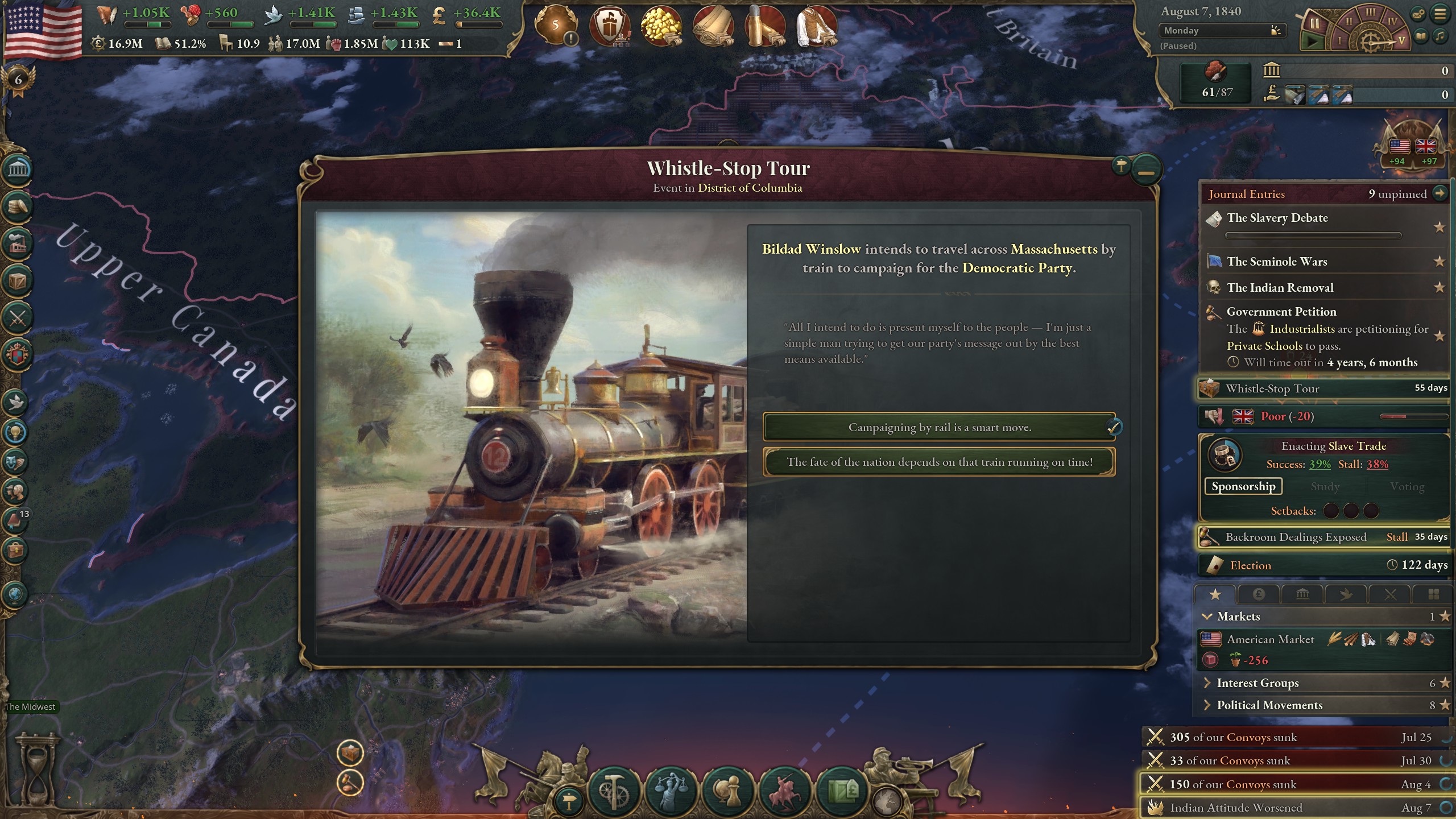Image resolution: width=1456 pixels, height=819 pixels.
Task: Expand the Political Movements list
Action: pyautogui.click(x=1207, y=705)
